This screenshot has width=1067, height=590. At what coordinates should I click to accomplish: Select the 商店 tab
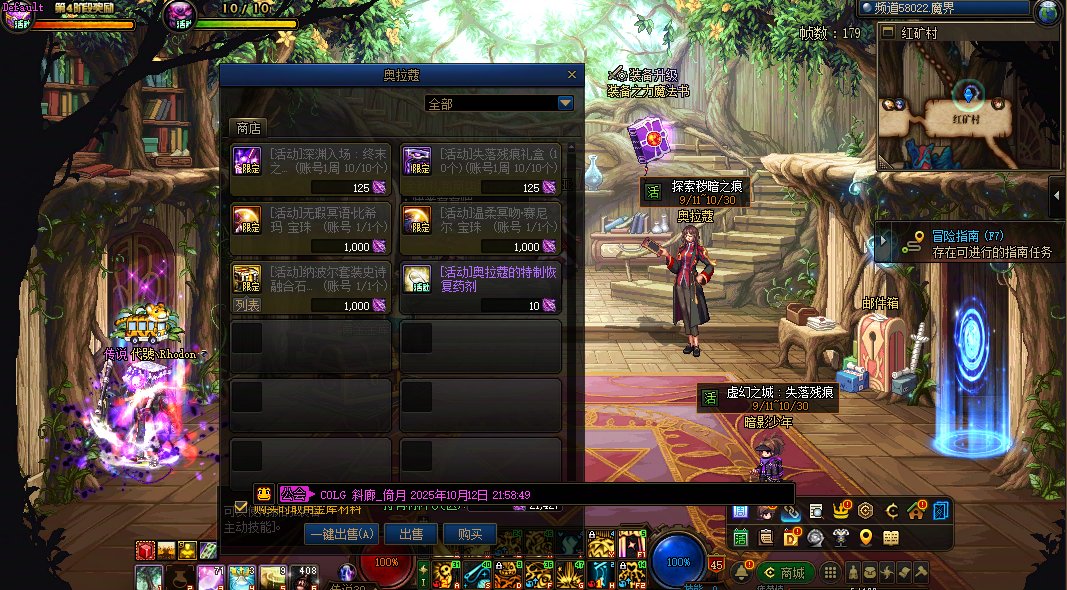pos(247,128)
